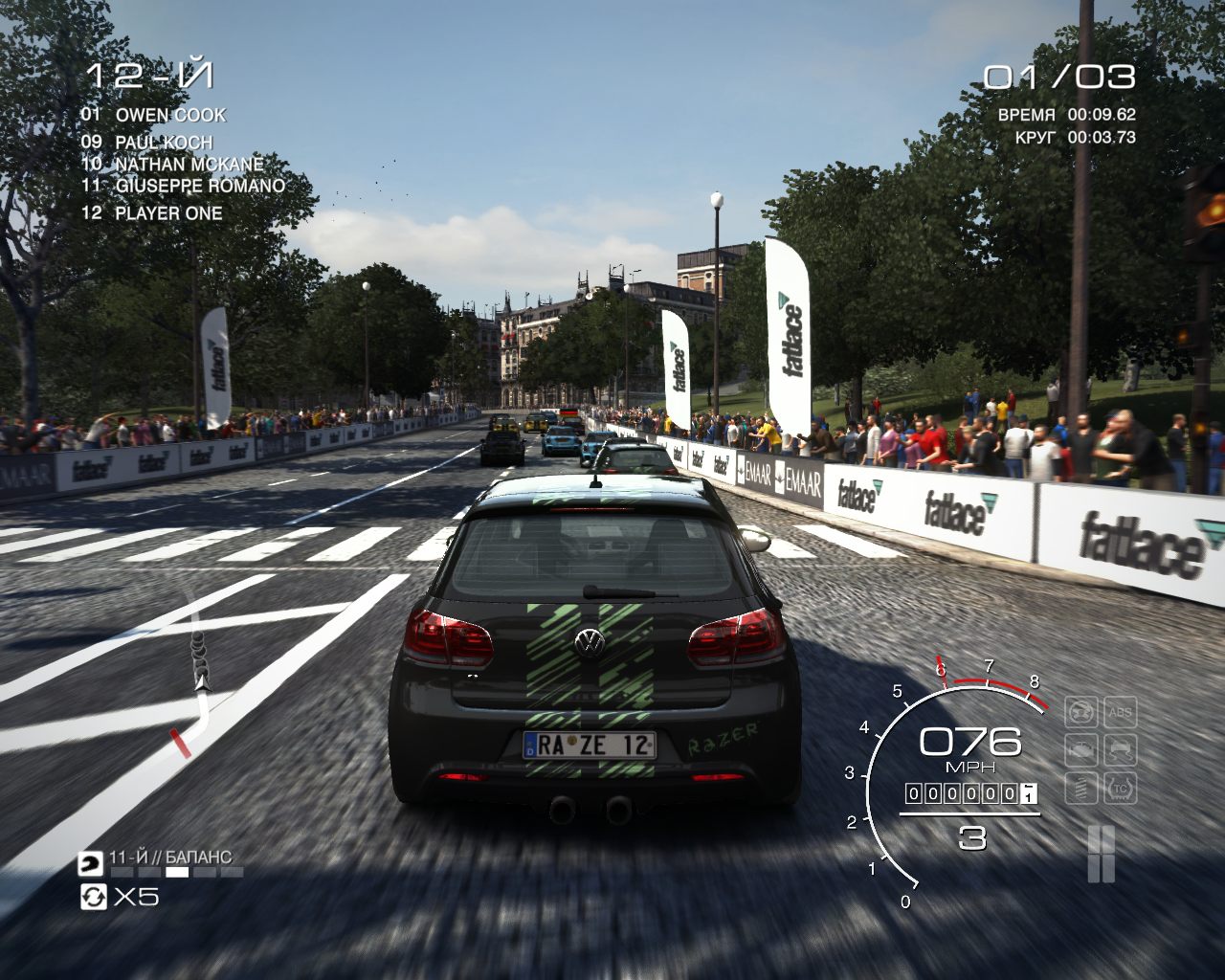Click the flashback rewind arrows icon
Viewport: 1225px width, 980px height.
coord(93,897)
